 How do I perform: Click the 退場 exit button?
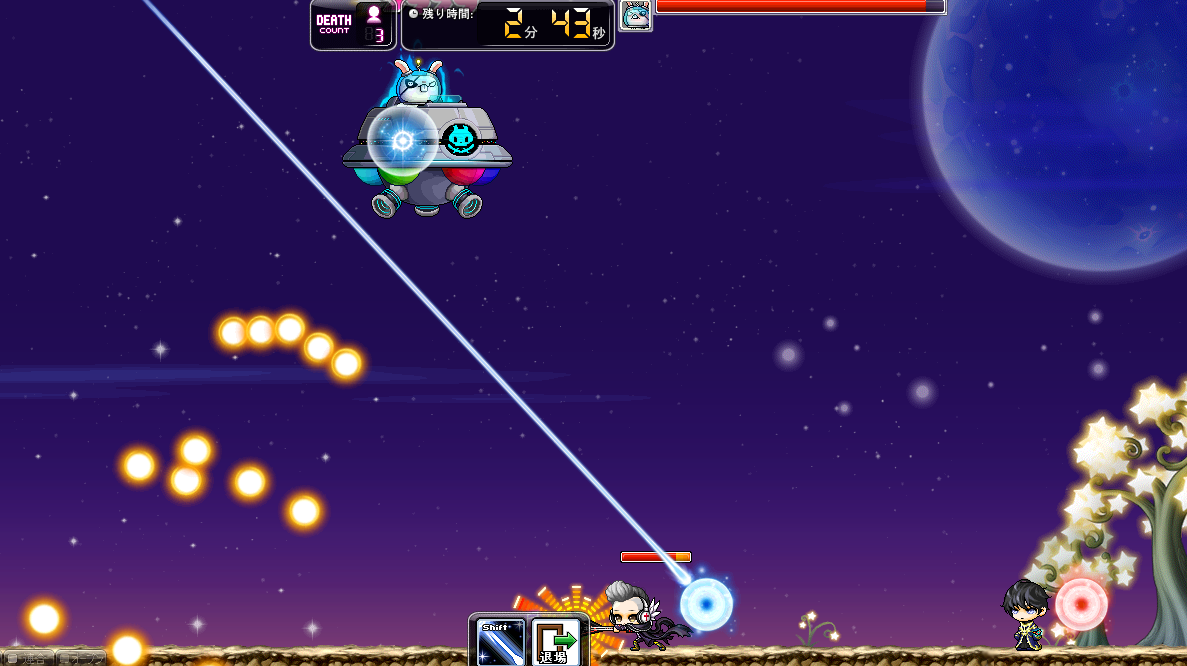555,642
